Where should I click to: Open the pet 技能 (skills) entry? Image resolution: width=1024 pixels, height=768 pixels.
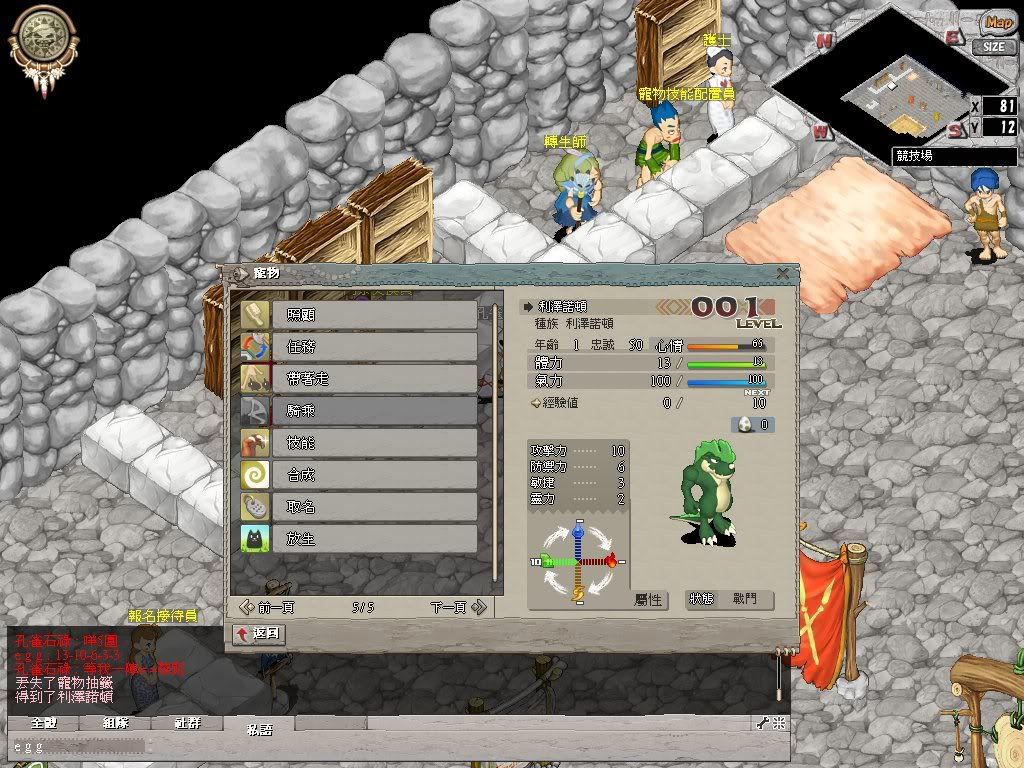[x=358, y=443]
